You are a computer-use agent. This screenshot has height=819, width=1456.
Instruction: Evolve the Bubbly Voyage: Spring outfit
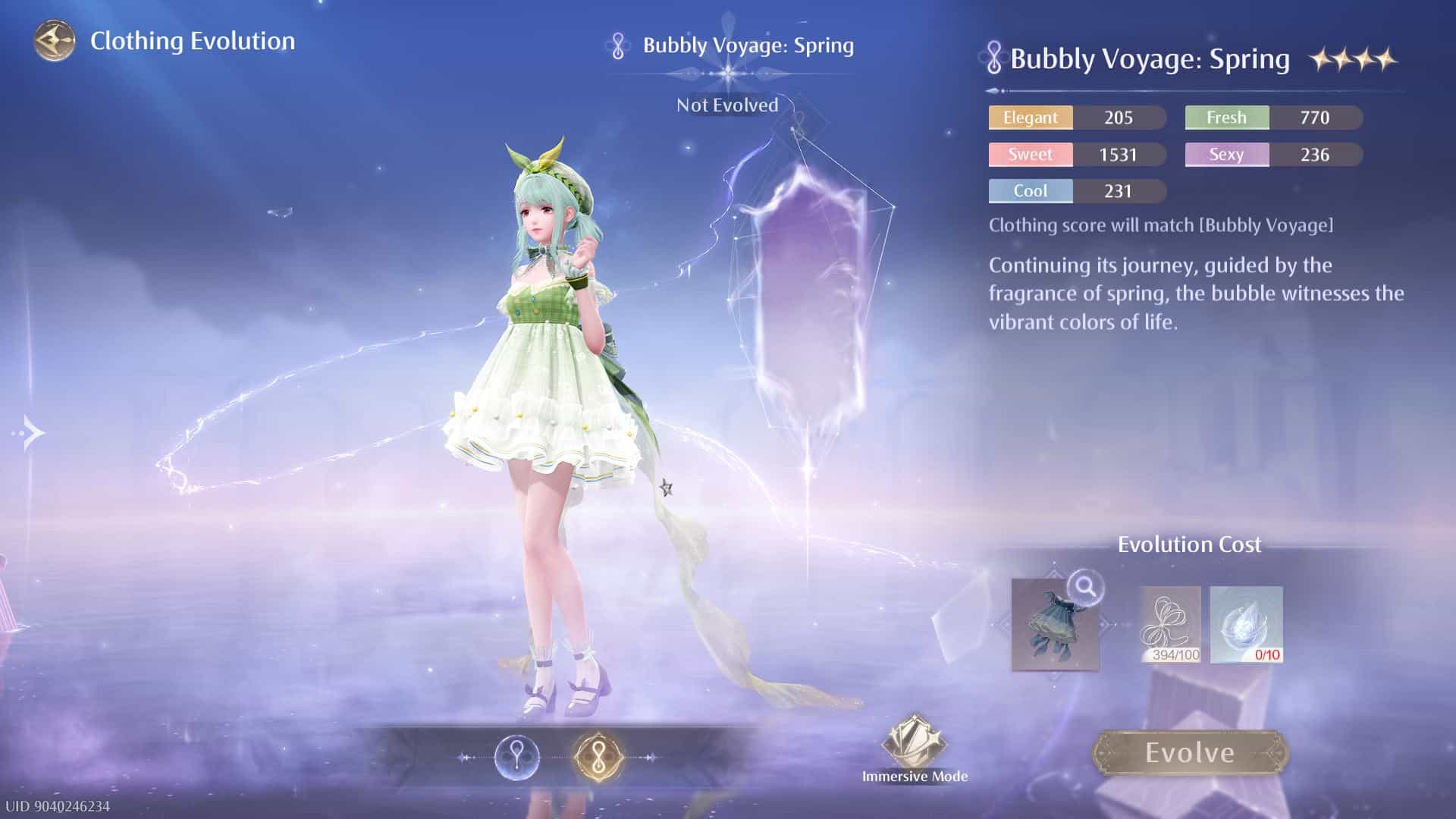(1189, 753)
